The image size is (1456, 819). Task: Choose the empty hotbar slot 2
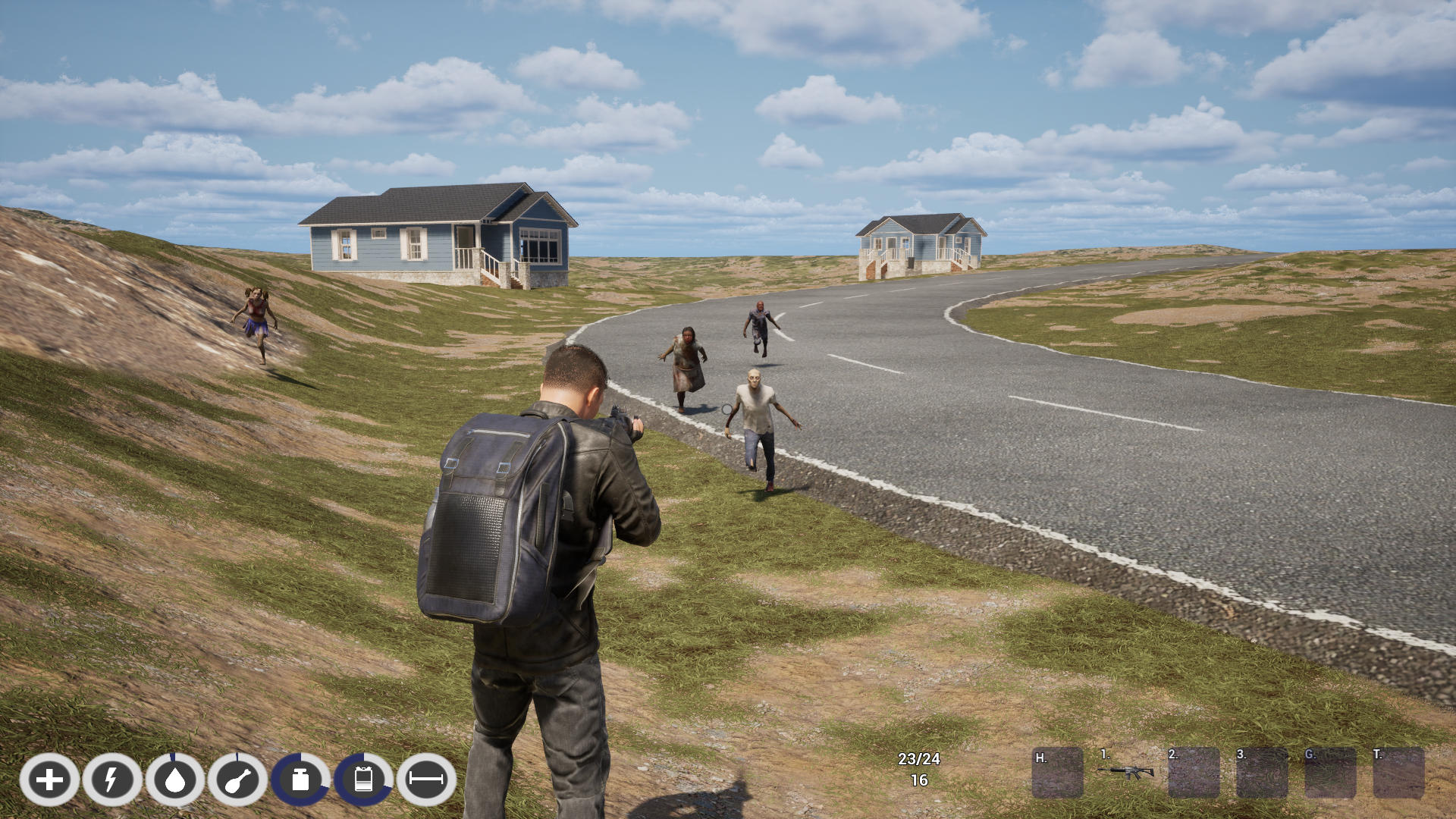1194,773
